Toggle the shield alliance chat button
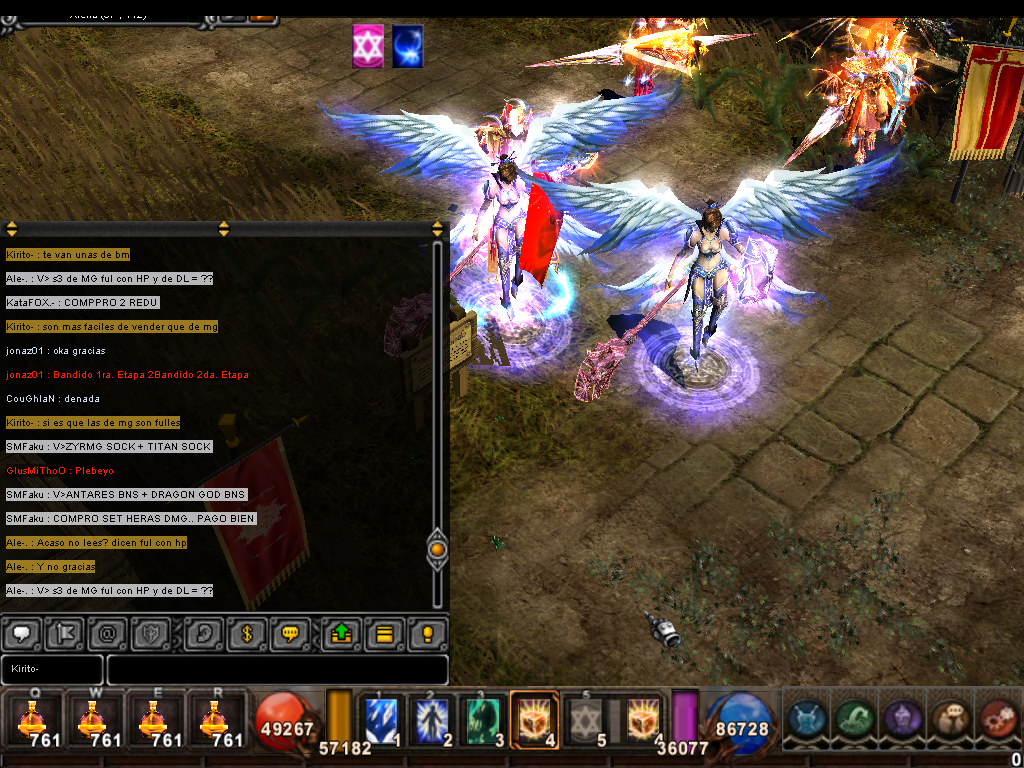The width and height of the screenshot is (1024, 768). click(x=149, y=633)
